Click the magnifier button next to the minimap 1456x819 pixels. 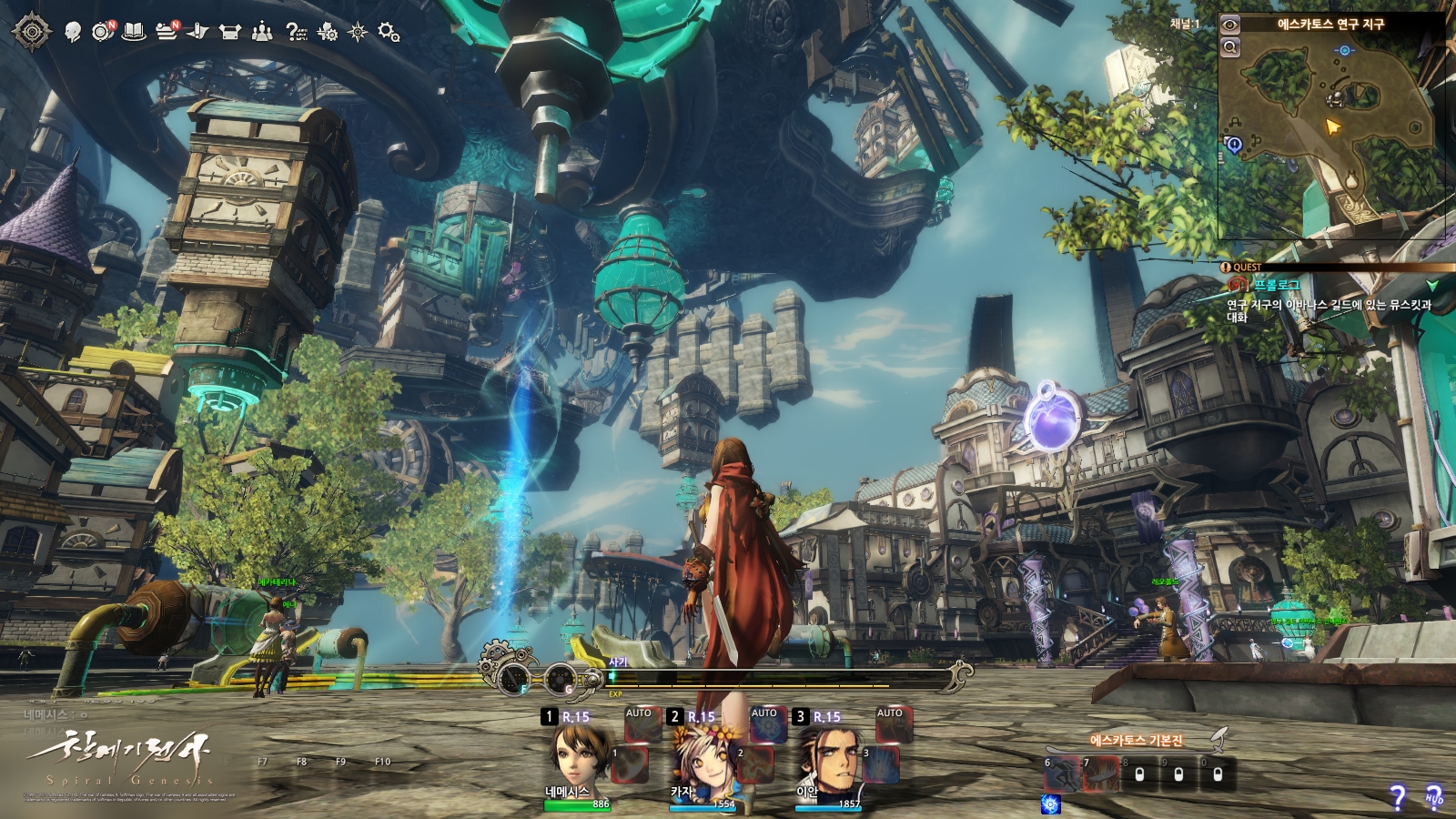tap(1230, 47)
